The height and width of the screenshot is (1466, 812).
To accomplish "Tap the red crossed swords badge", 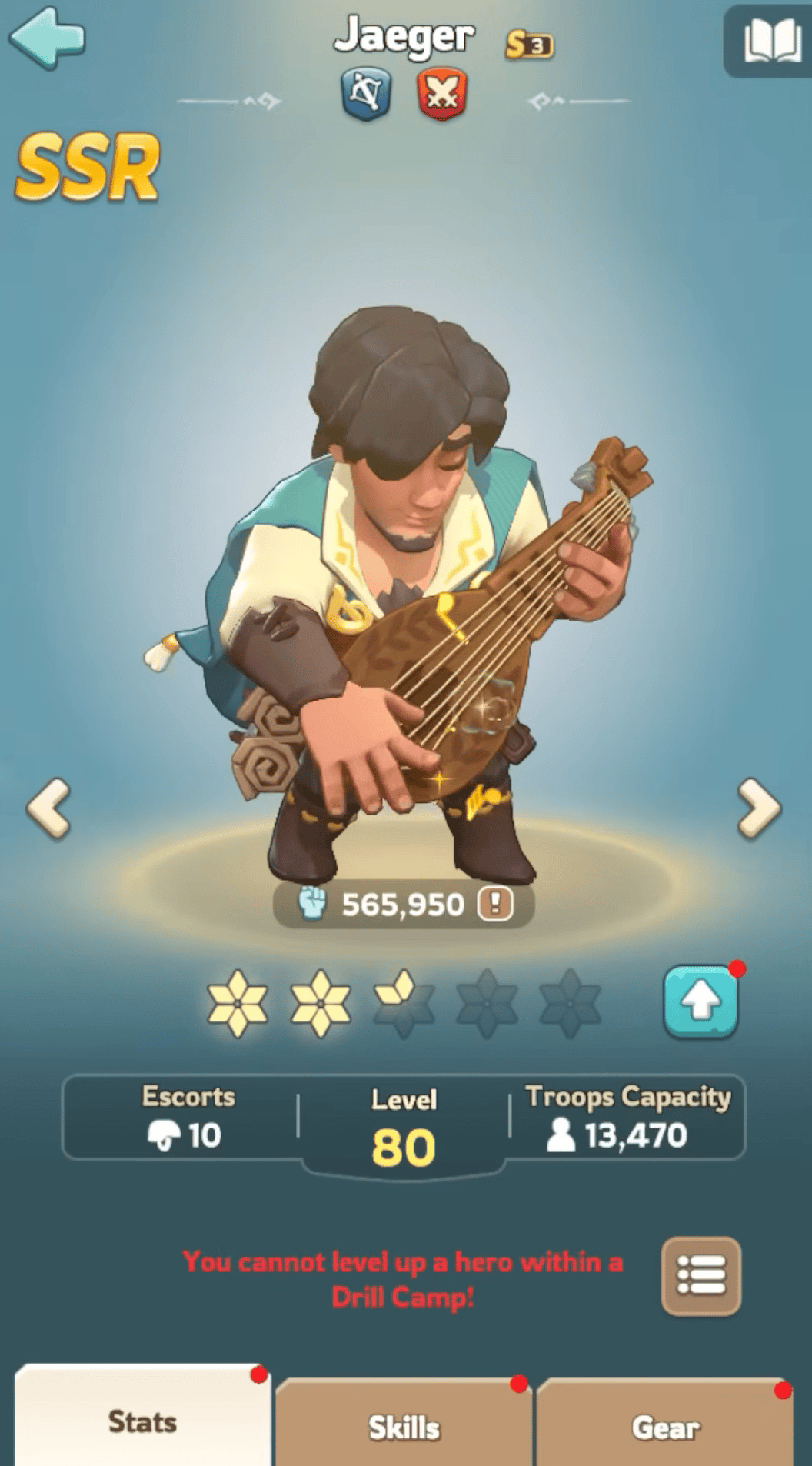I will click(x=442, y=95).
